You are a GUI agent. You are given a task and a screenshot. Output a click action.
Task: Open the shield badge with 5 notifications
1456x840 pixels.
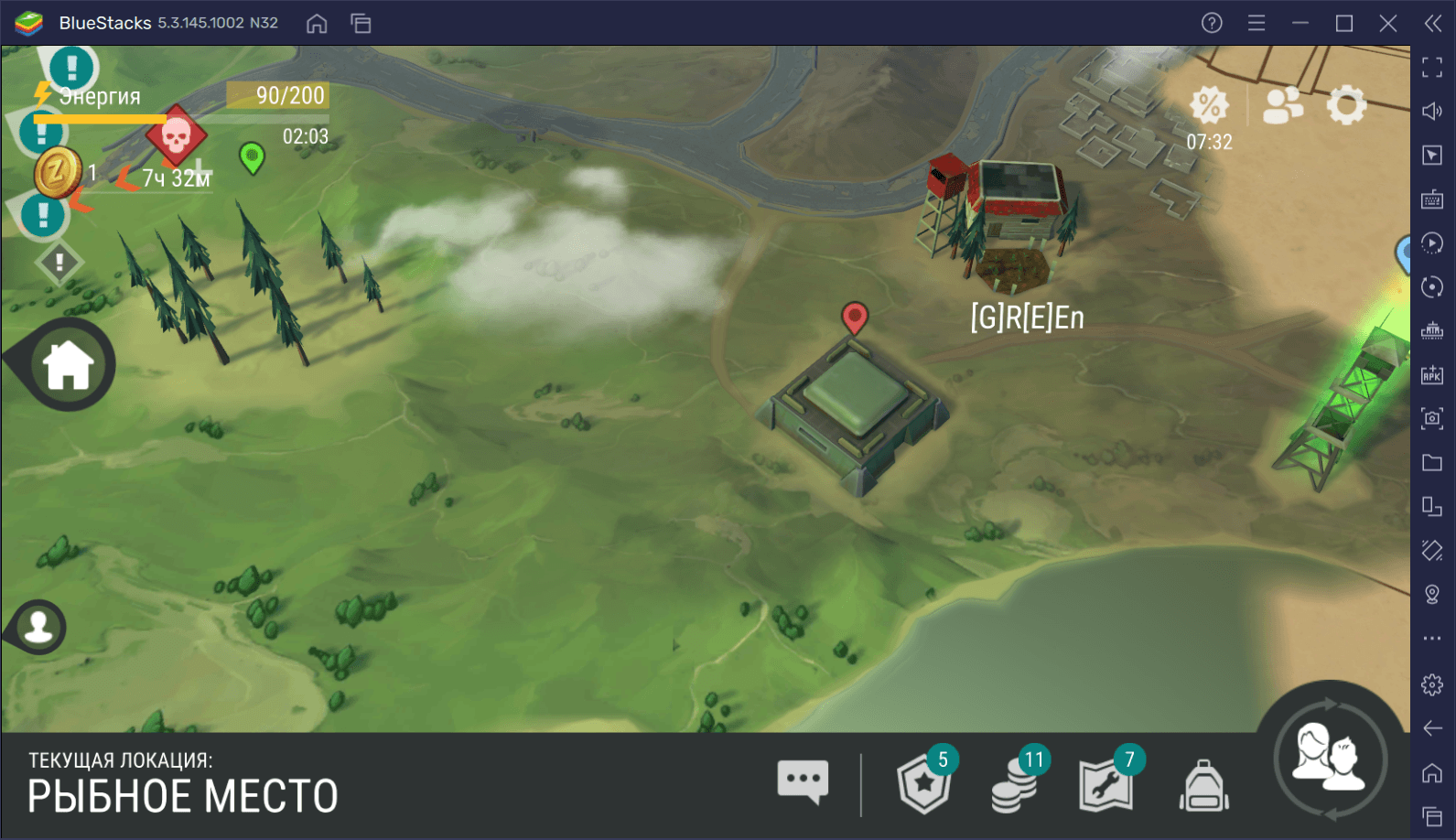tap(924, 784)
